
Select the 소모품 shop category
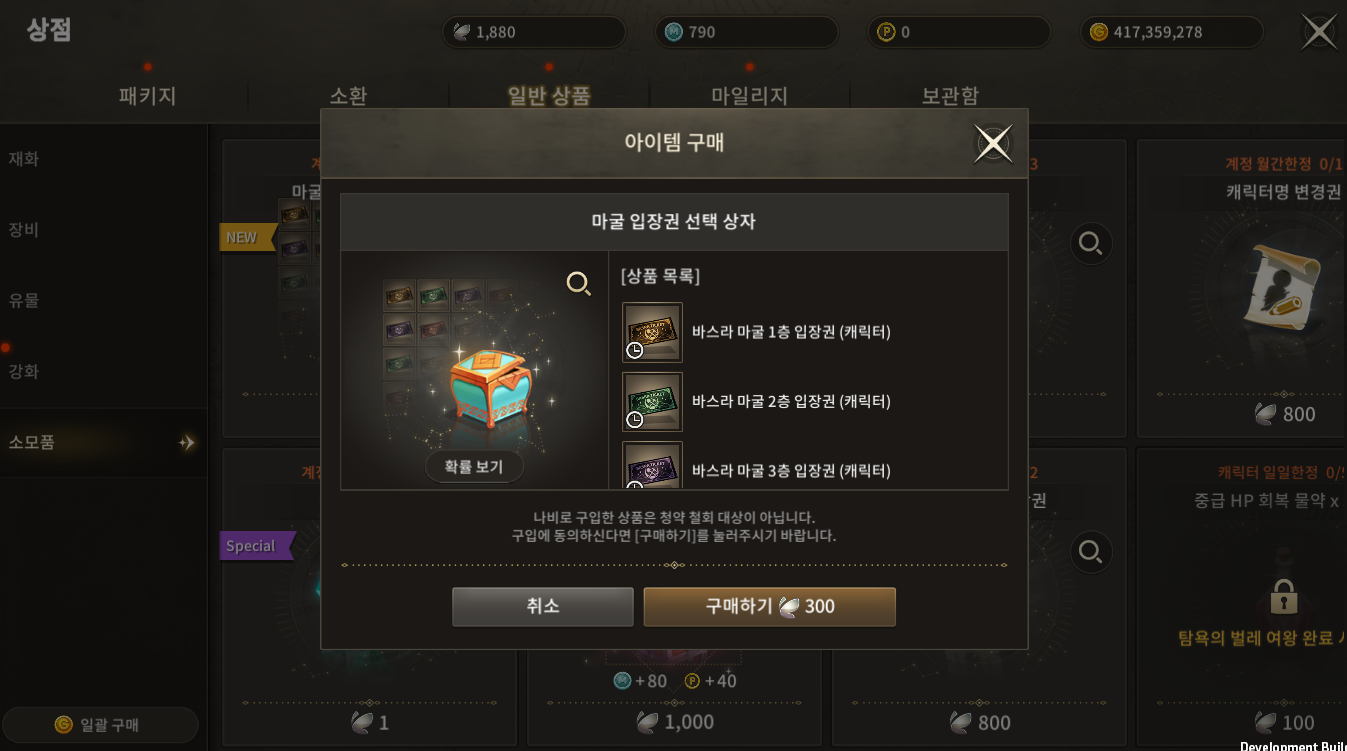[32, 442]
